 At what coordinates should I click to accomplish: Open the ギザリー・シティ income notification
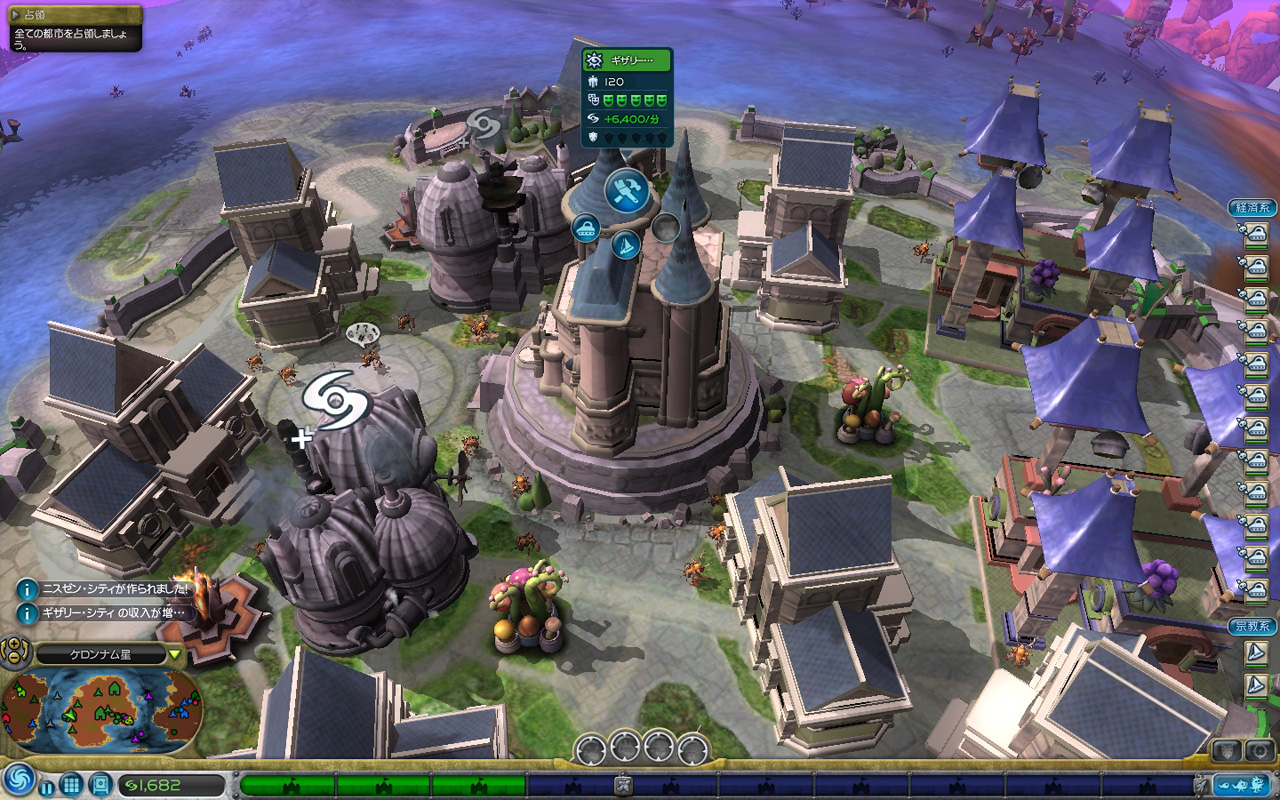(x=28, y=612)
